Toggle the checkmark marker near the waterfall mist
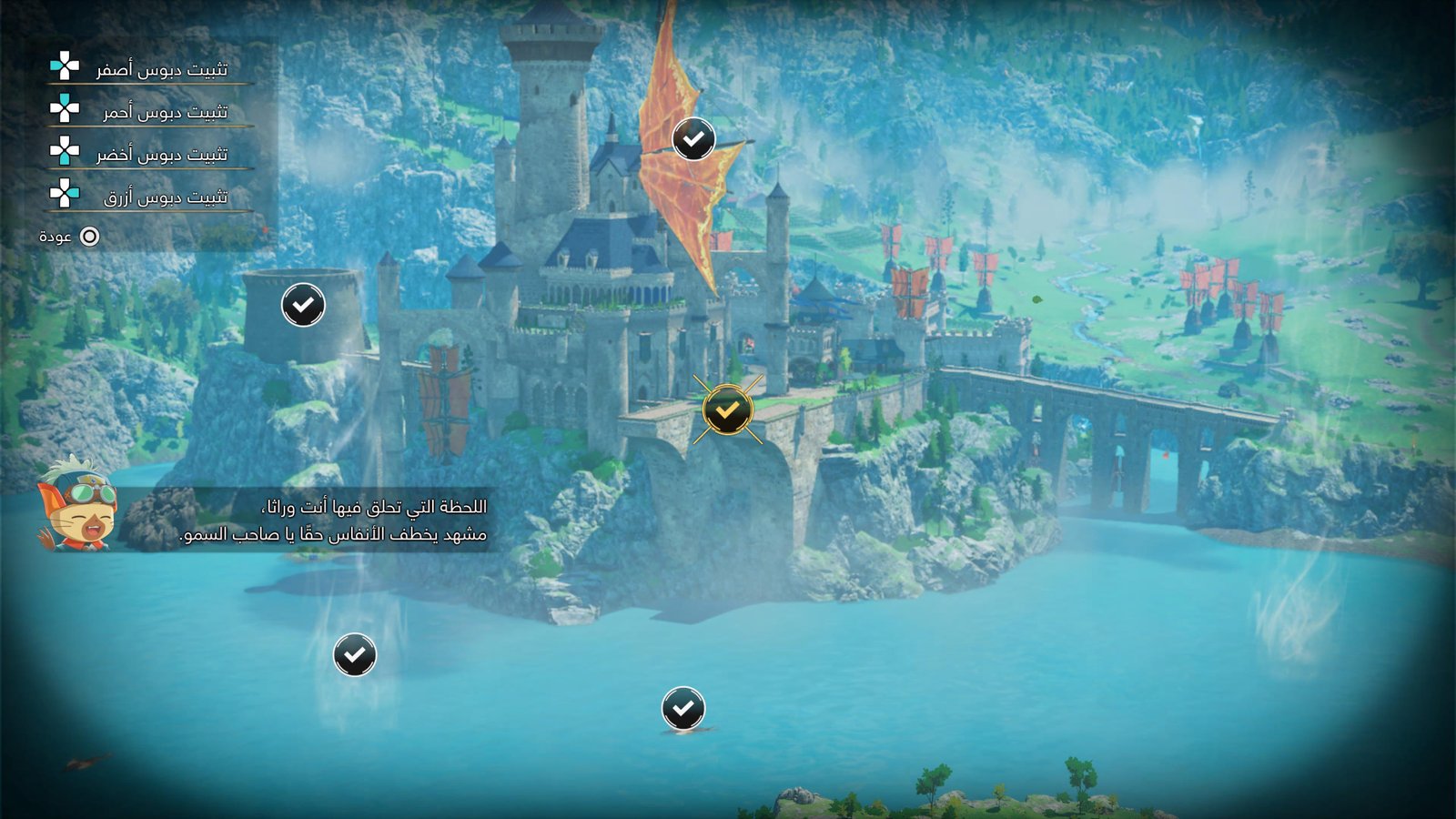This screenshot has height=819, width=1456. point(353,656)
